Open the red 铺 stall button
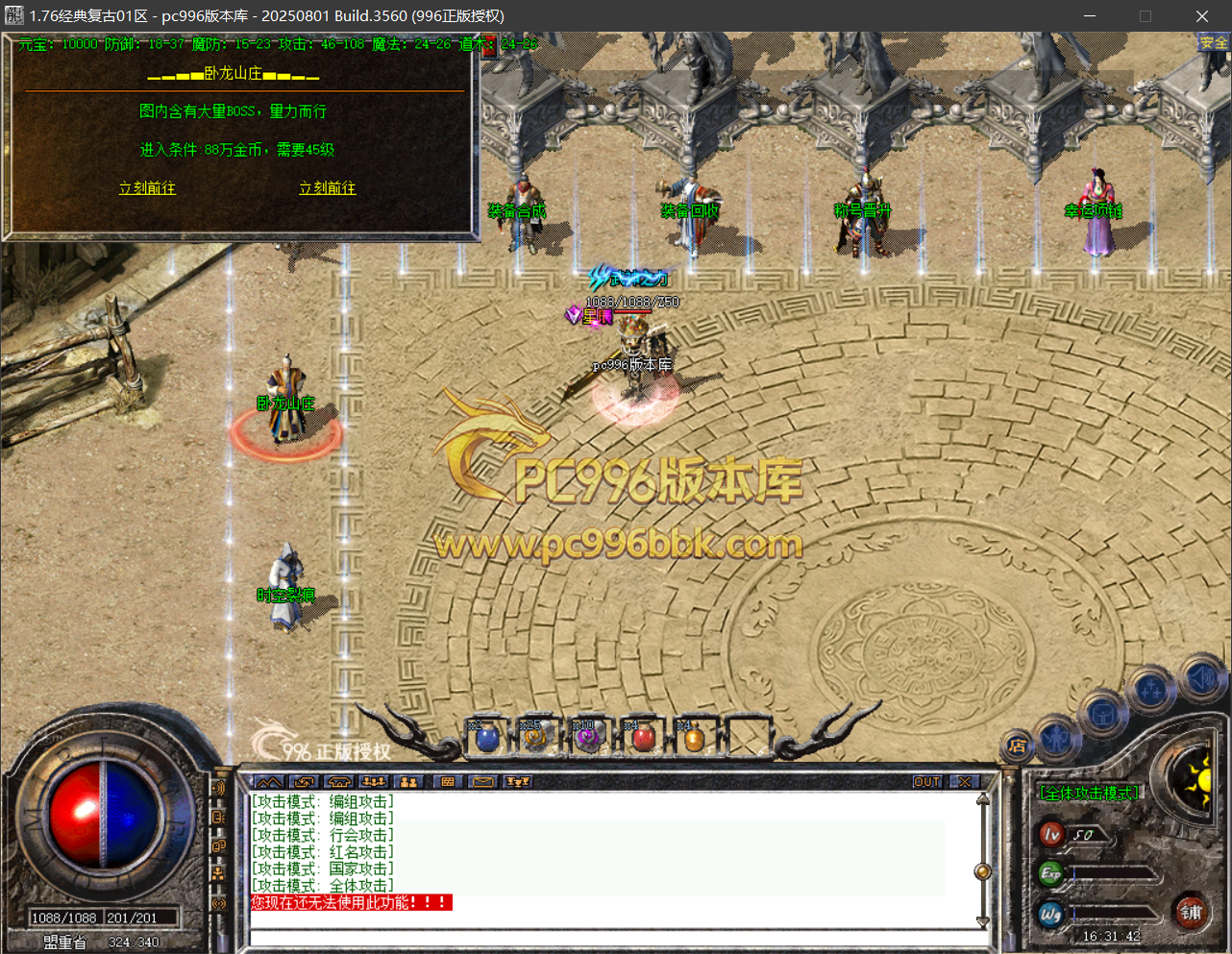The width and height of the screenshot is (1232, 954). coord(1191,913)
